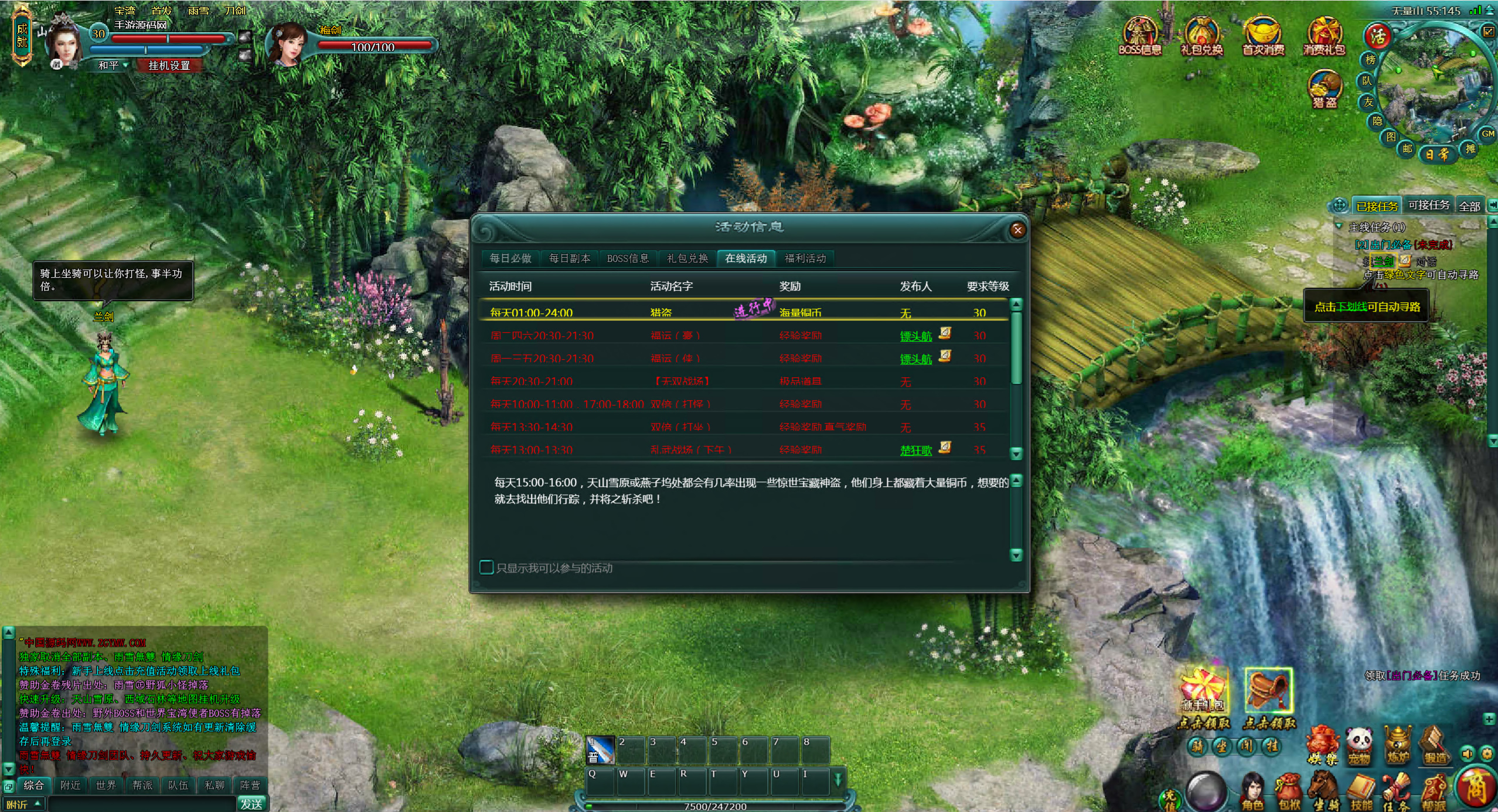Switch to the 可接任务 quest tab
Screen dimensions: 1498x812
[1428, 205]
